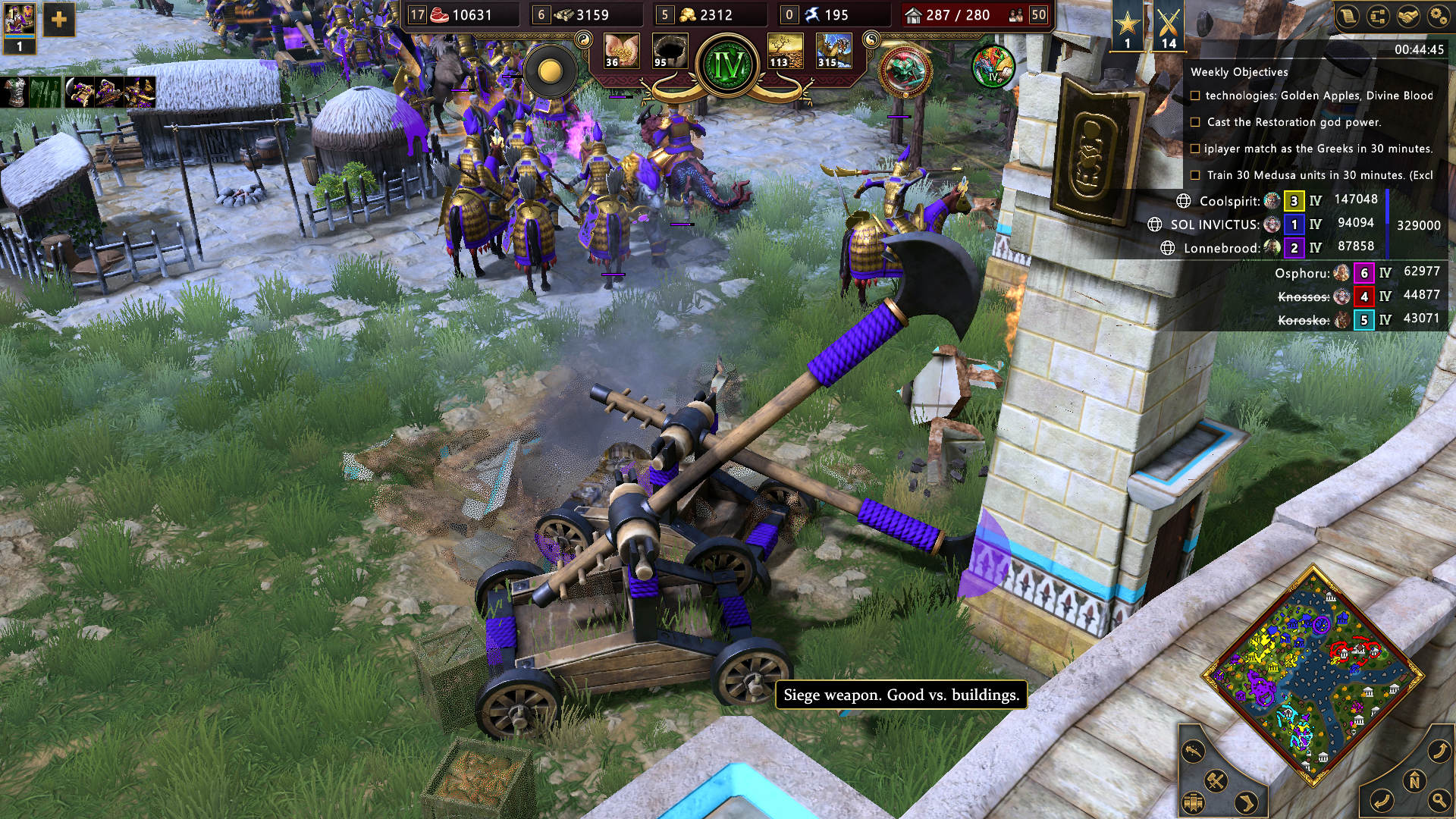Open the settings gear menu
The image size is (1456, 819).
1438,17
